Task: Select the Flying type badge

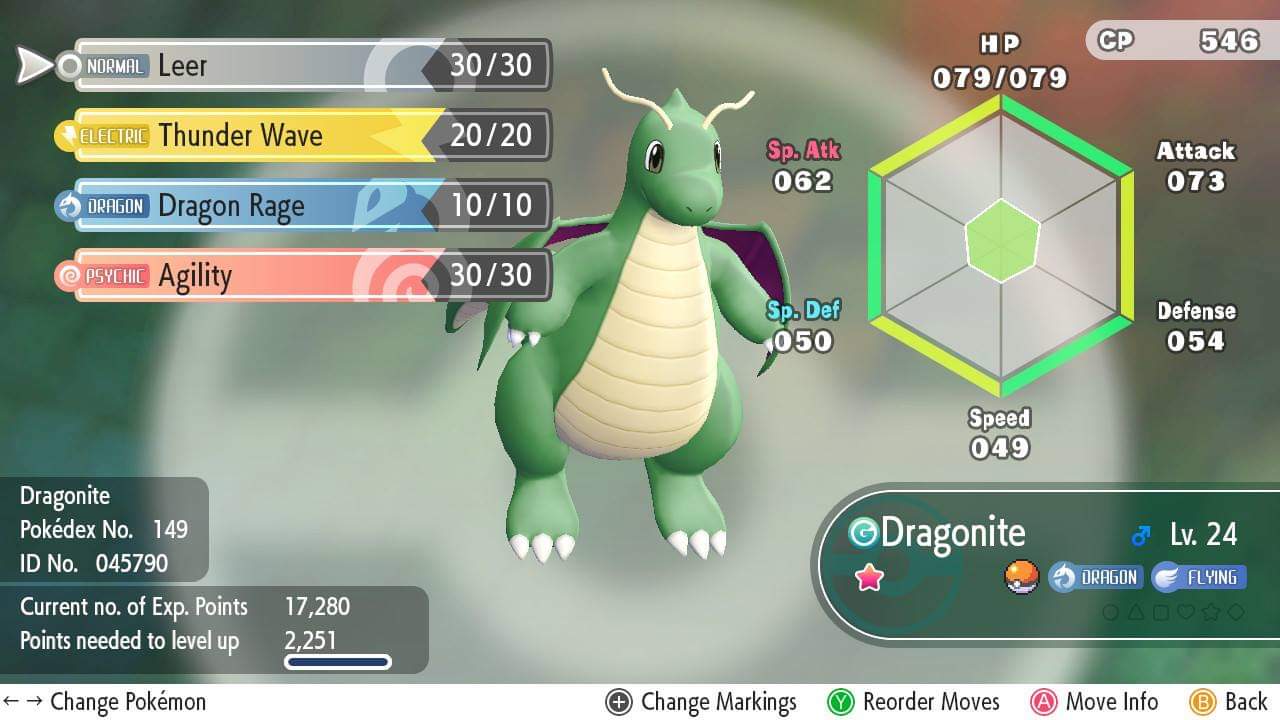Action: pyautogui.click(x=1199, y=577)
